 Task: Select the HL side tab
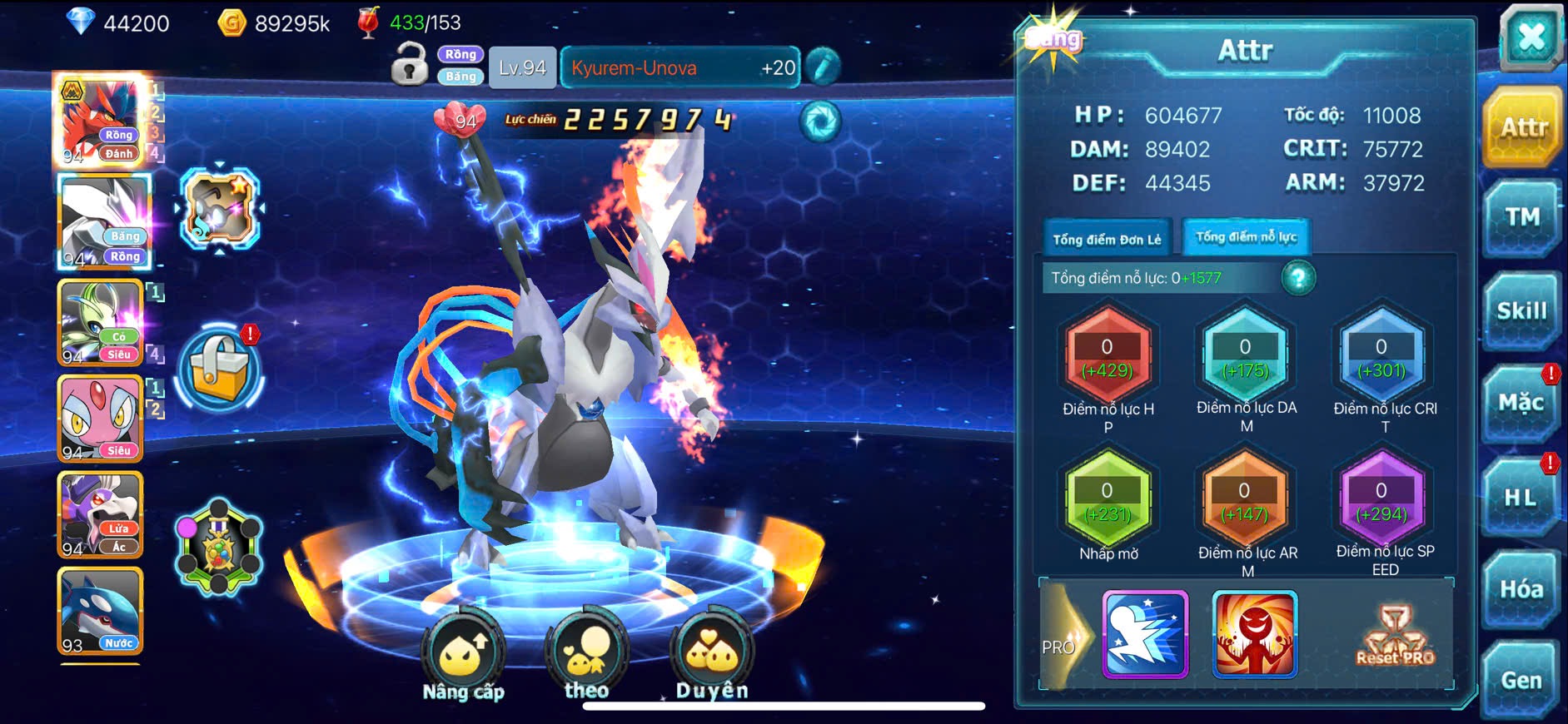(1521, 498)
